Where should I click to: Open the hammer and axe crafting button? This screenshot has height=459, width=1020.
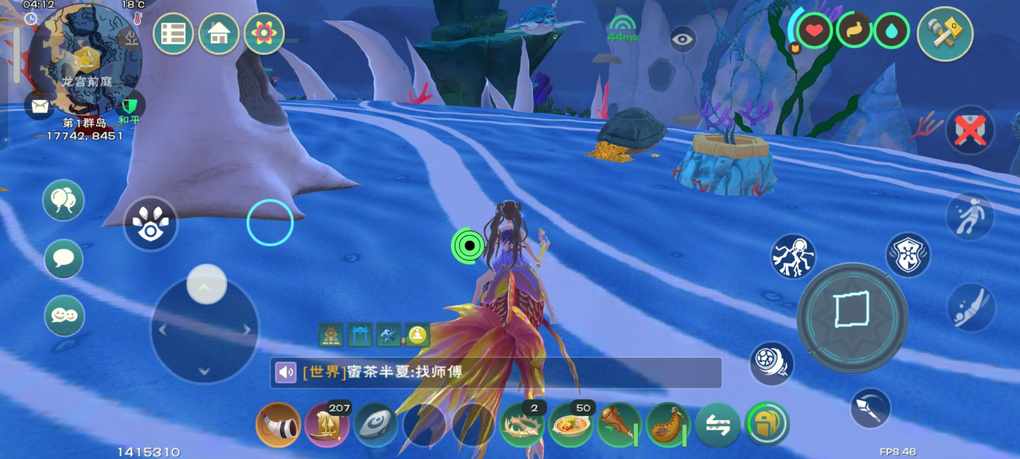[x=944, y=34]
